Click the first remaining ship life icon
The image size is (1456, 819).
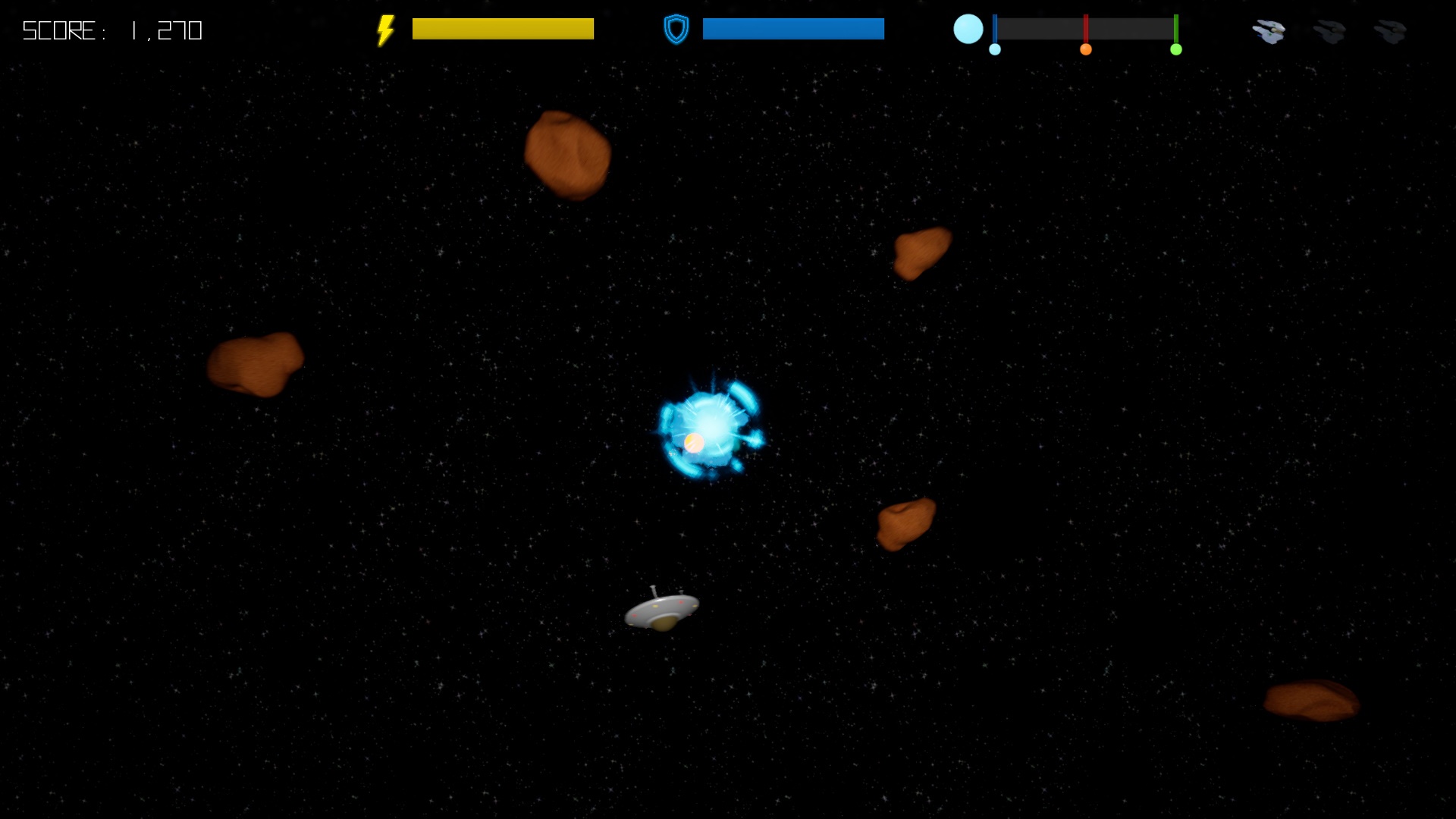(1269, 30)
